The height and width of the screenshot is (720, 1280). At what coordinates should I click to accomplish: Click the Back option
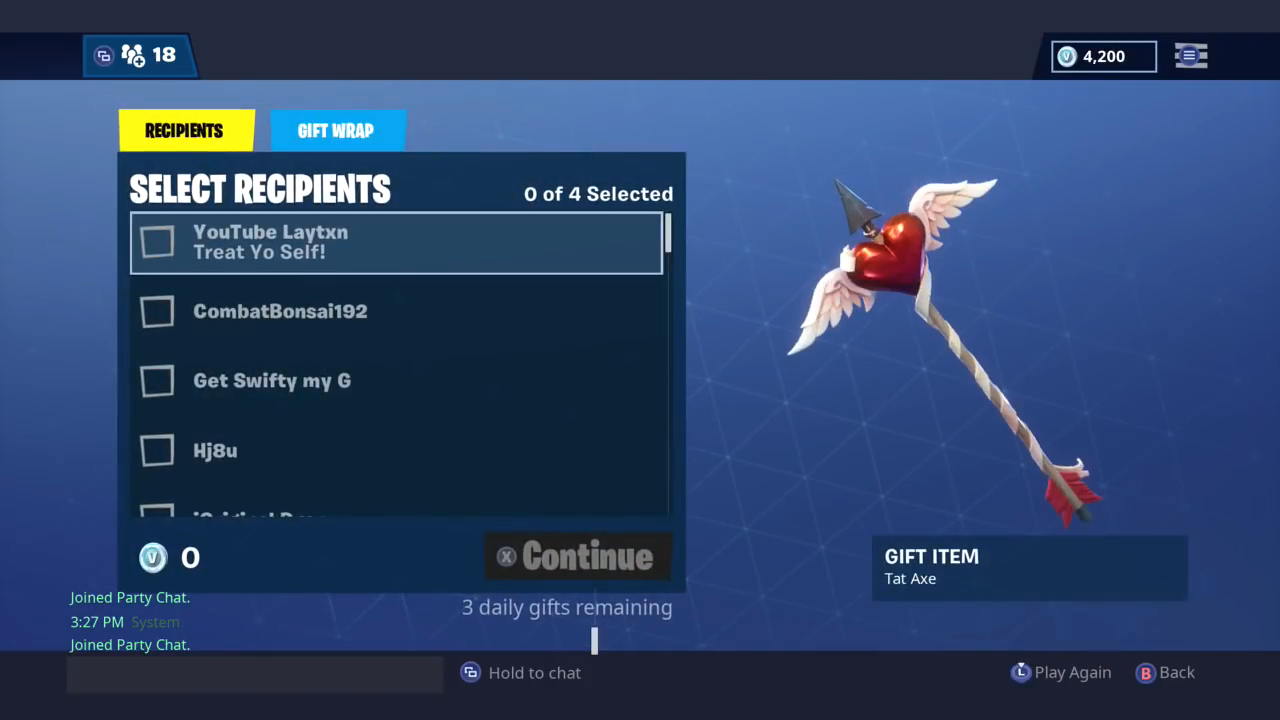[x=1177, y=672]
